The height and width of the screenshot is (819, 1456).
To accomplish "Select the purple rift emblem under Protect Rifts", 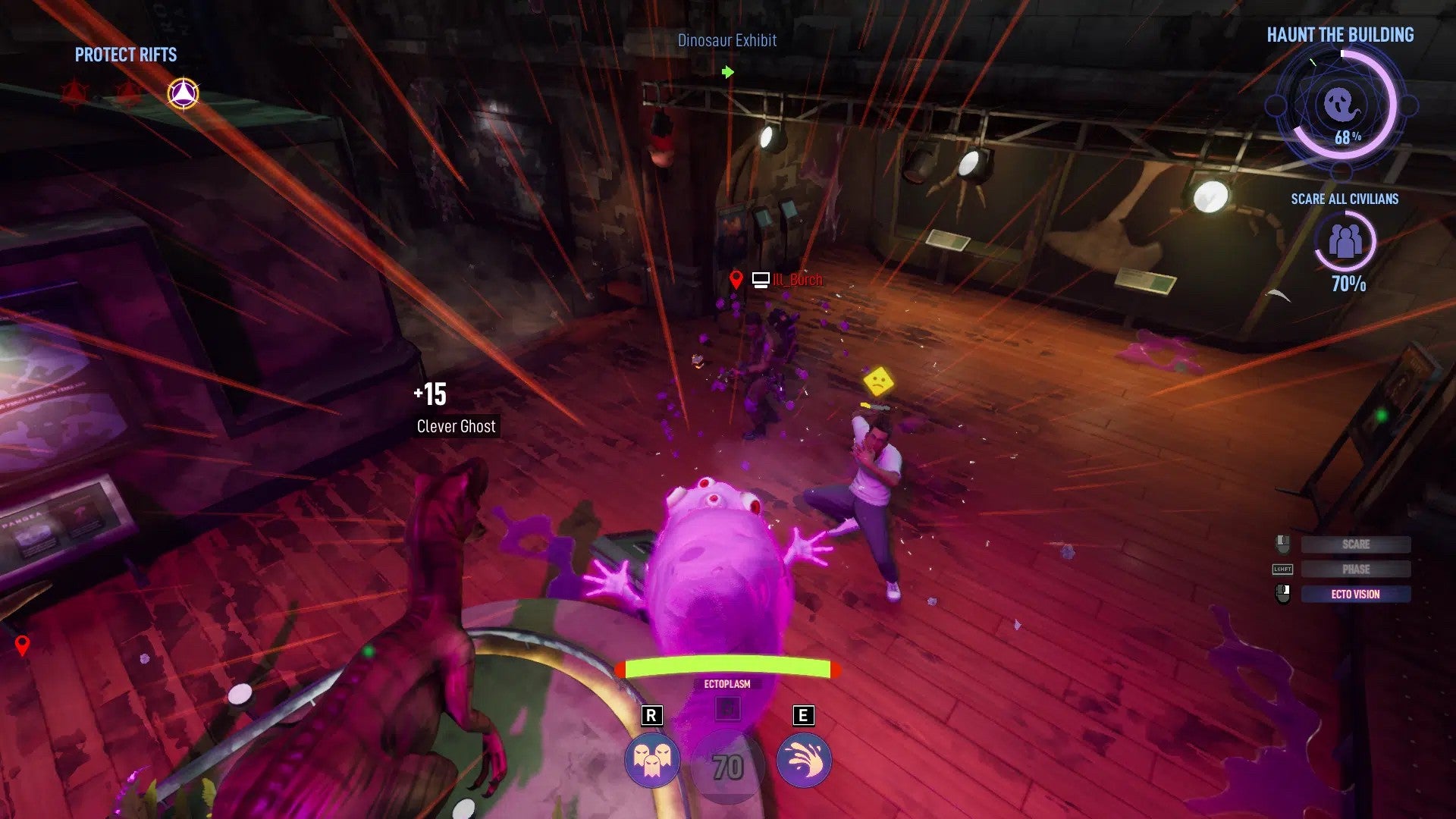I will coord(182,92).
